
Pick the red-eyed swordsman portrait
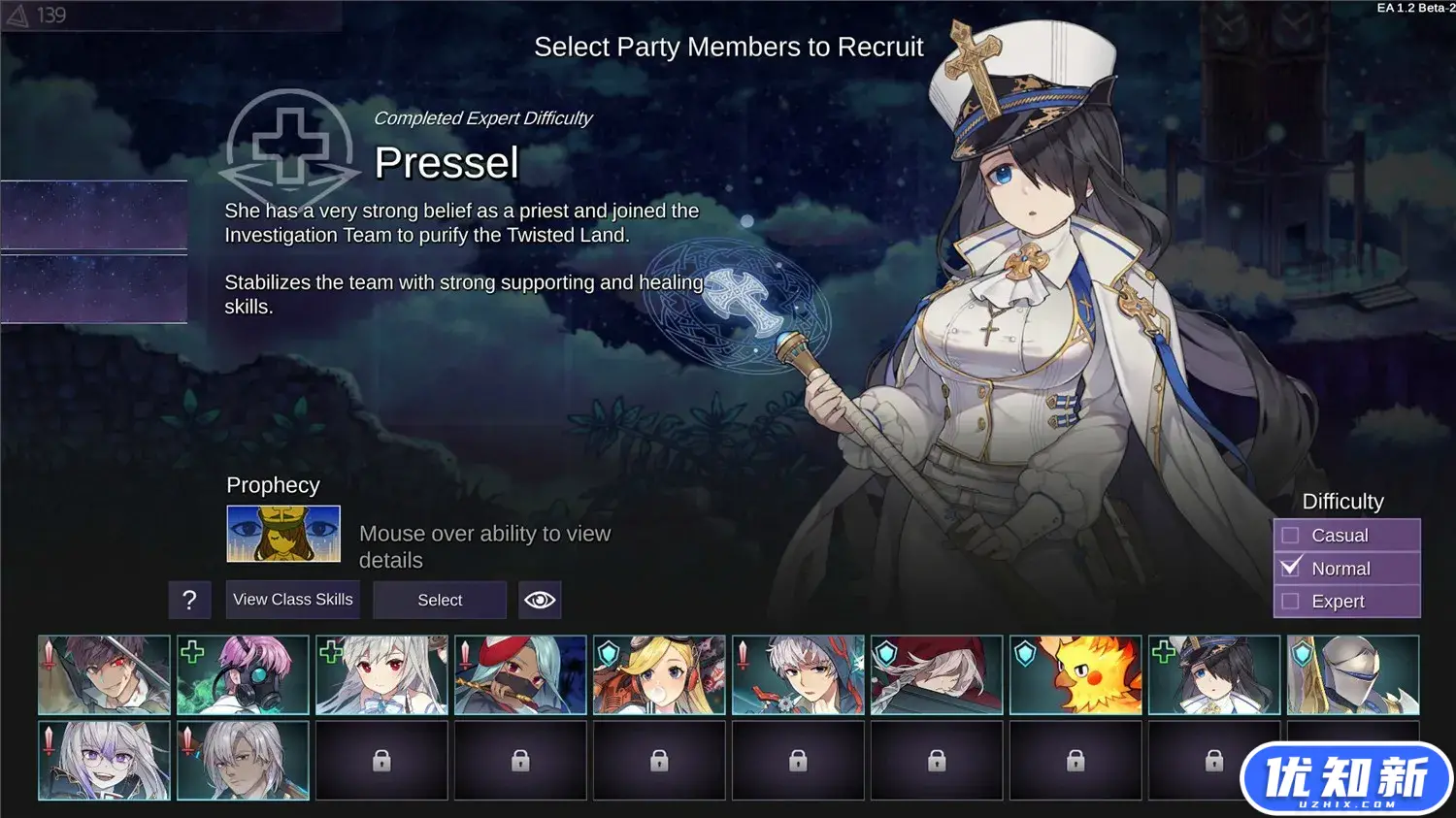coord(104,675)
